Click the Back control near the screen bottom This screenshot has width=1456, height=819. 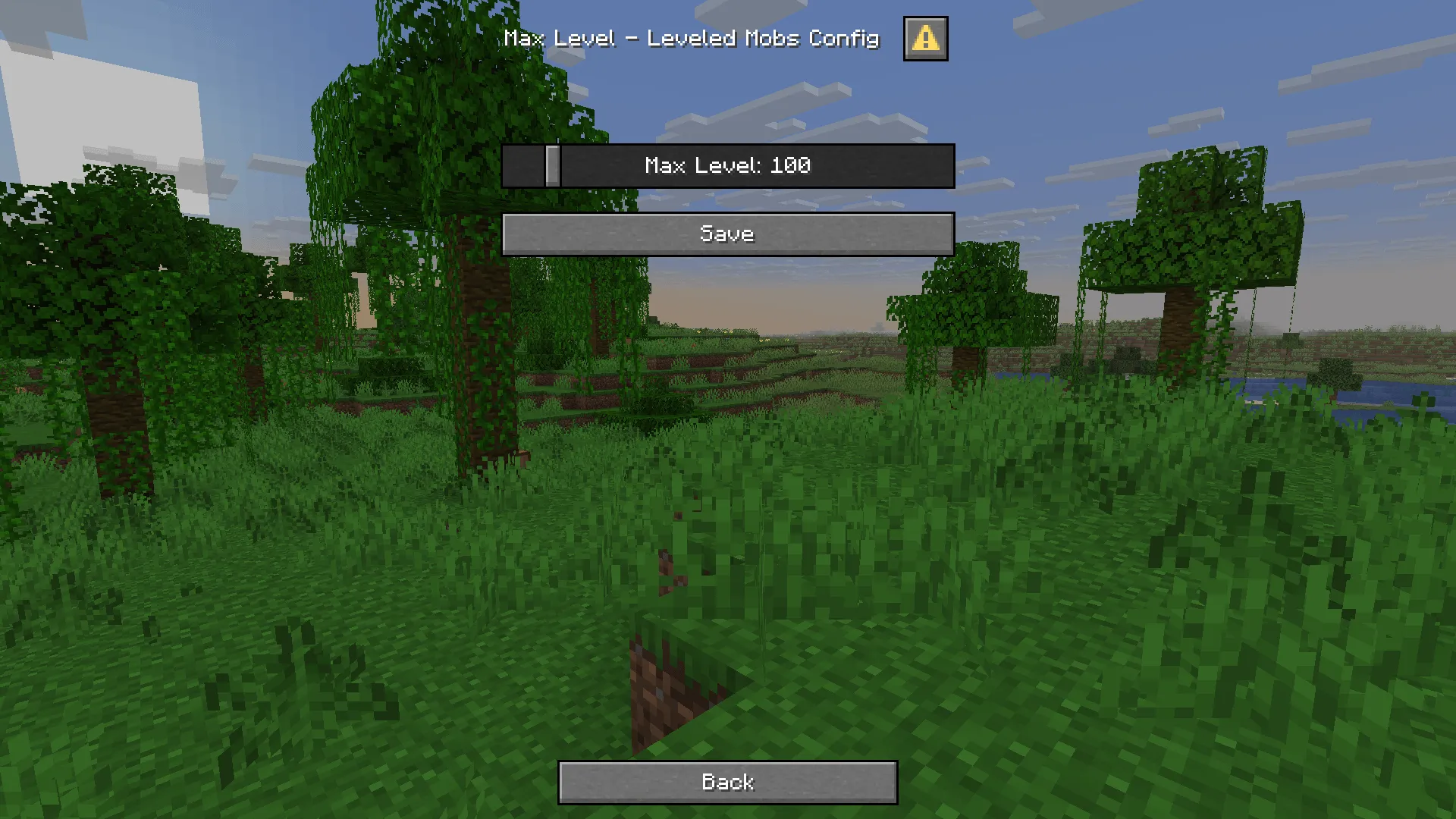click(x=726, y=781)
